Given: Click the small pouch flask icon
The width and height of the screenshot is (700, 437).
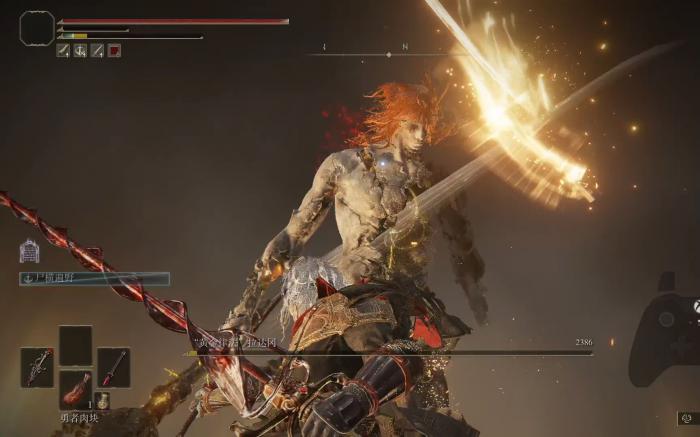Looking at the screenshot, I should tap(102, 401).
